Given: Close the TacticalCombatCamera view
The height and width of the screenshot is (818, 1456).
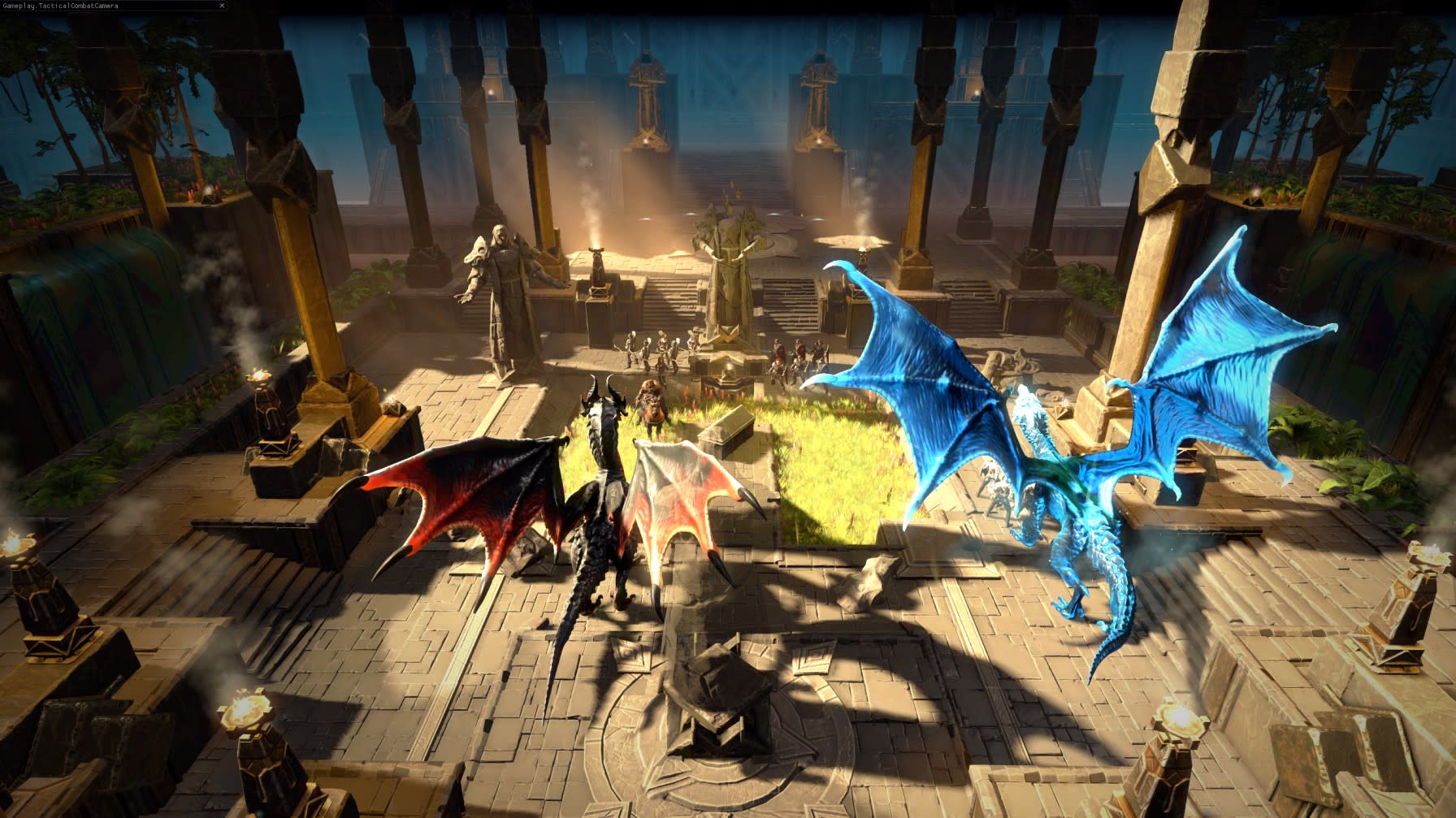Looking at the screenshot, I should [221, 5].
